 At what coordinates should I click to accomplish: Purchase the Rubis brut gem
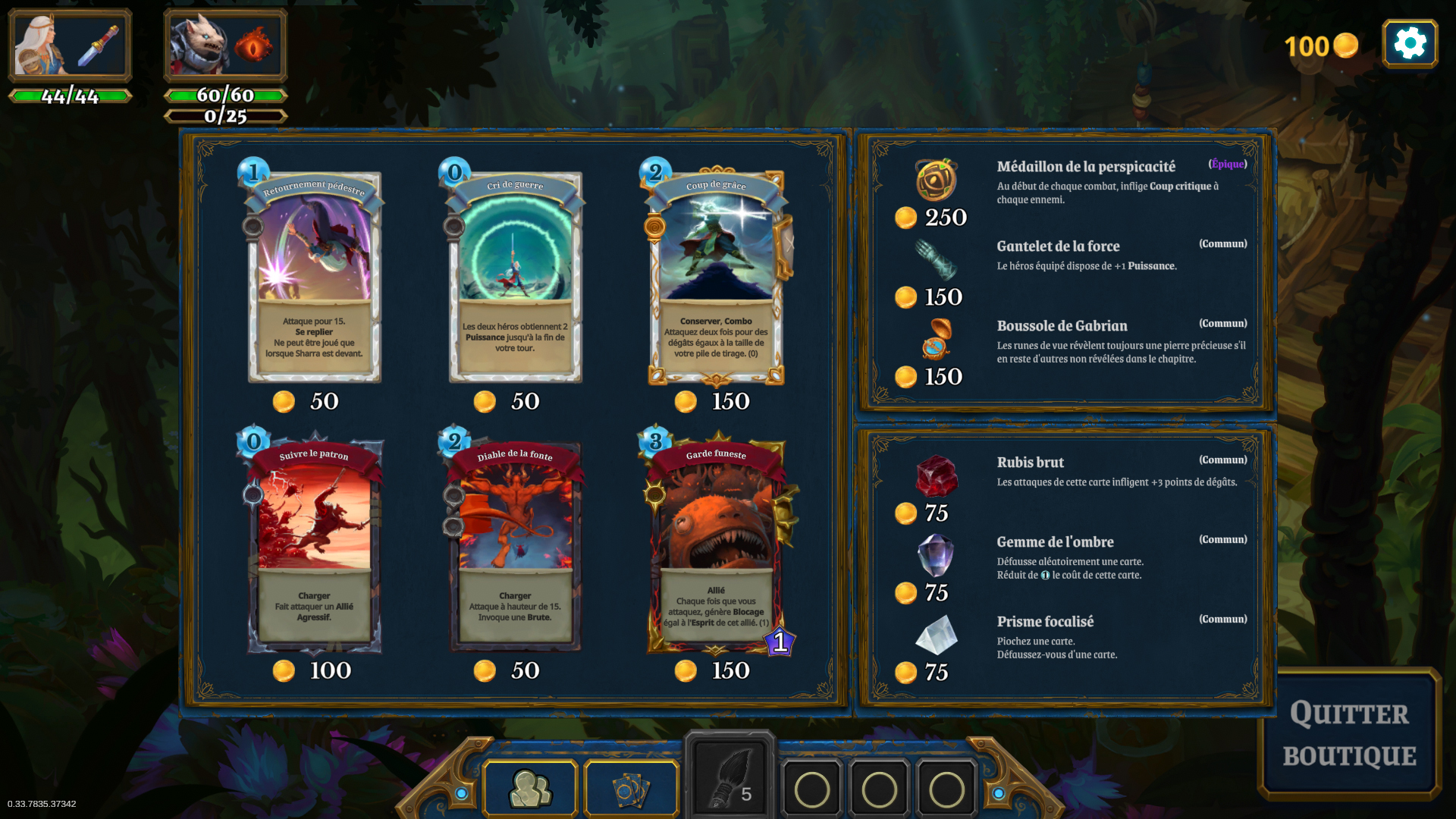(x=936, y=475)
